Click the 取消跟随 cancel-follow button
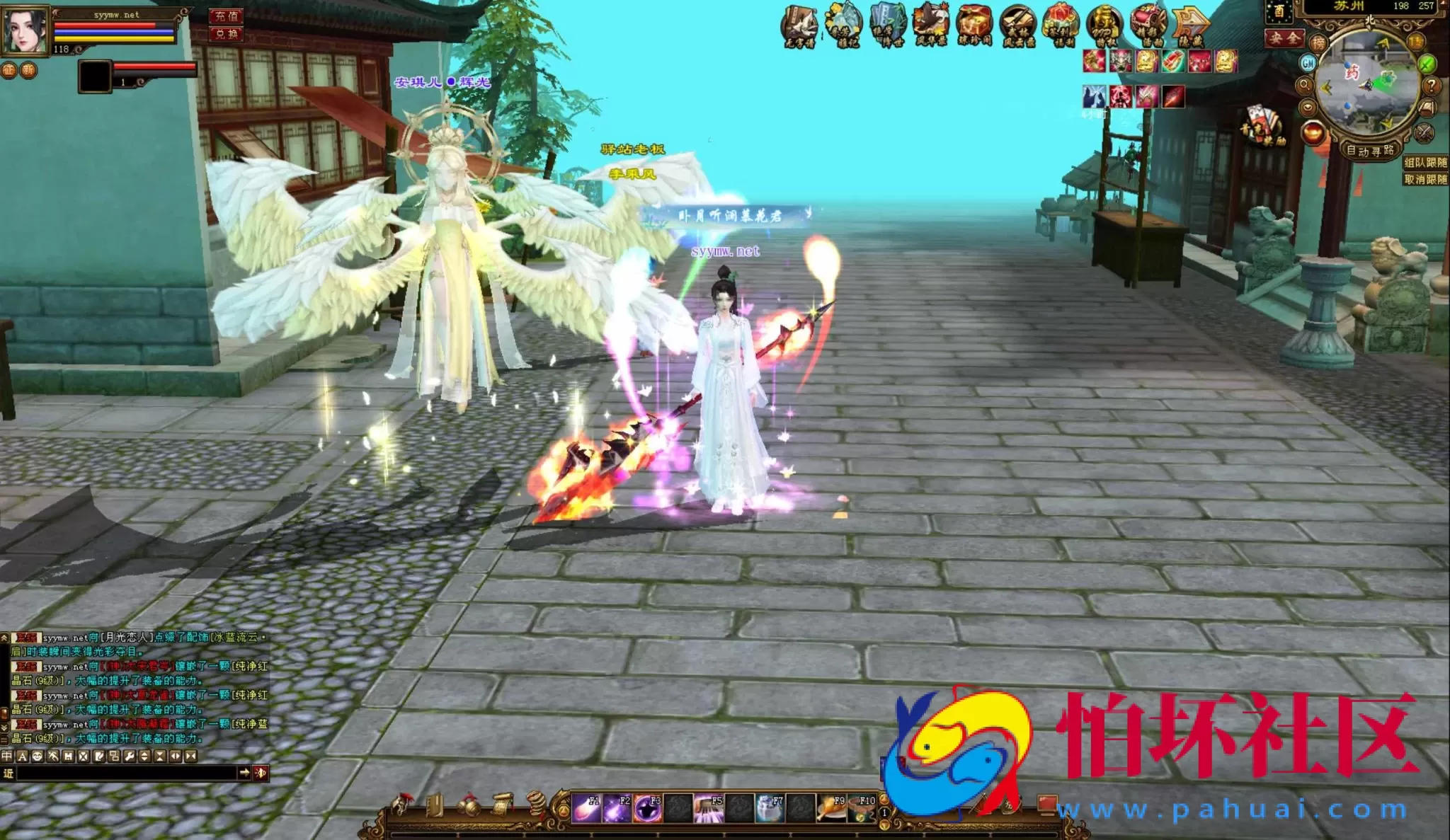1450x840 pixels. tap(1425, 178)
